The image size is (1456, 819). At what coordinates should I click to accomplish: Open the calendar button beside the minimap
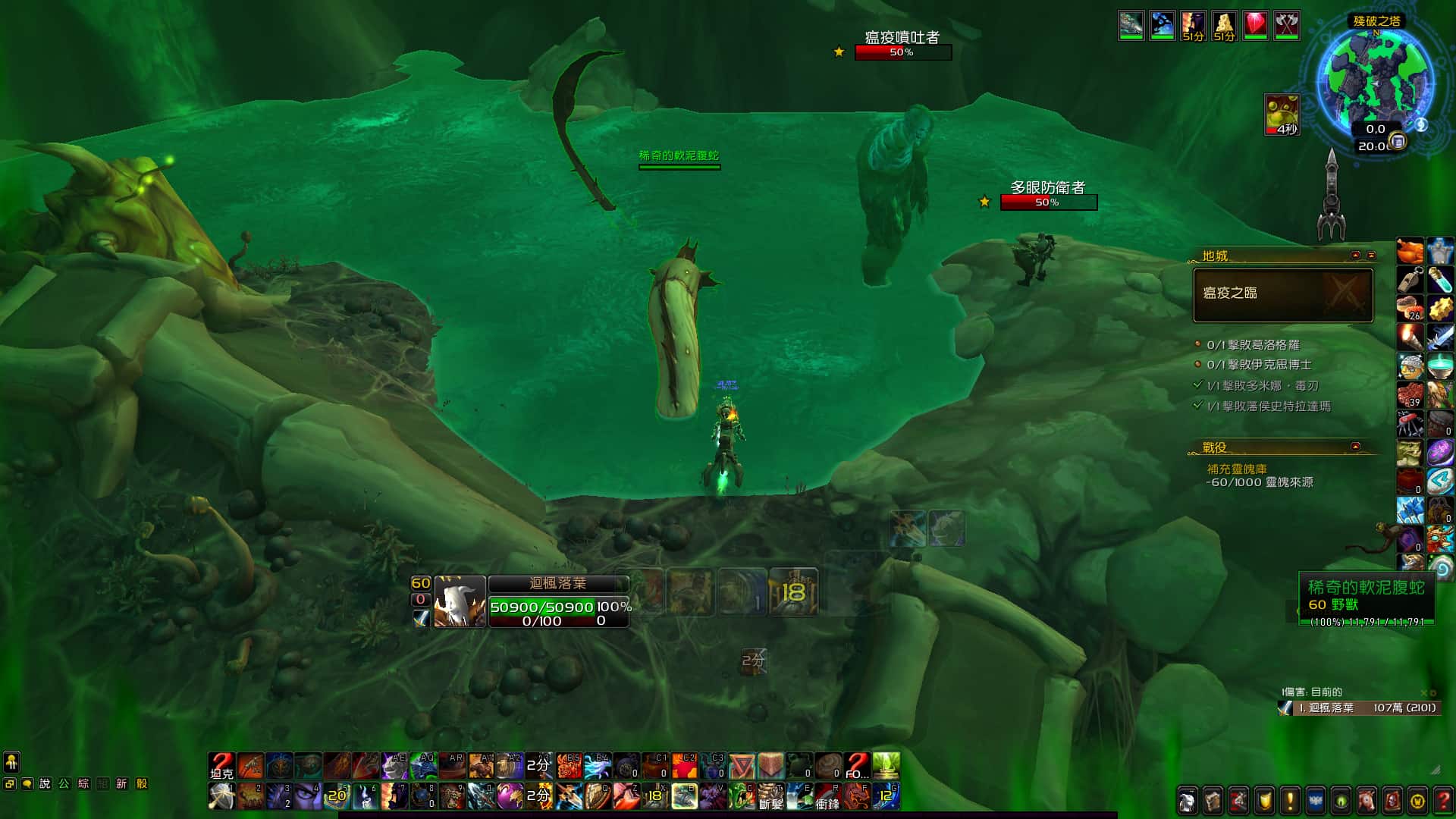pyautogui.click(x=1398, y=142)
